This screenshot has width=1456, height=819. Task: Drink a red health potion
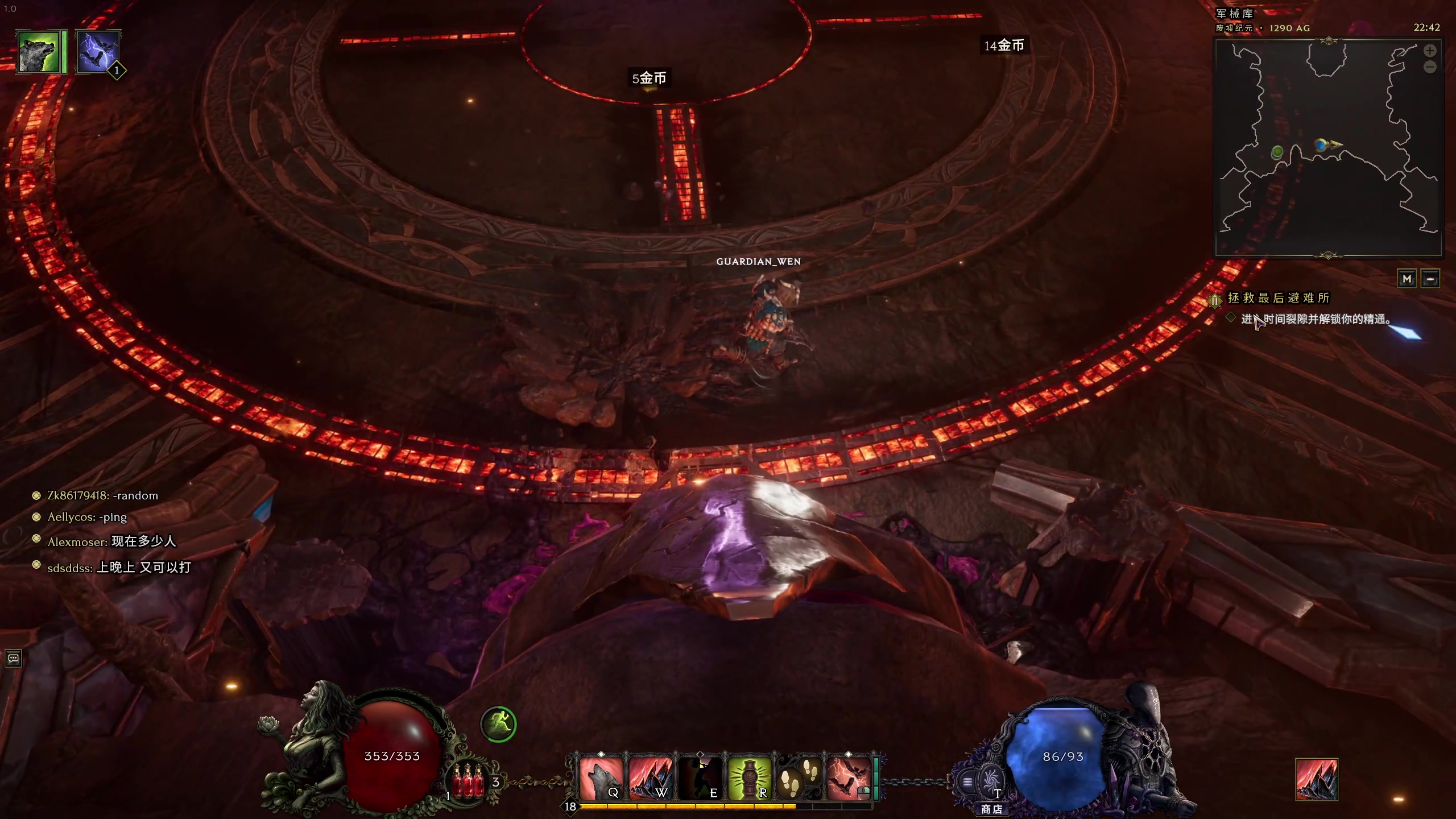click(468, 780)
